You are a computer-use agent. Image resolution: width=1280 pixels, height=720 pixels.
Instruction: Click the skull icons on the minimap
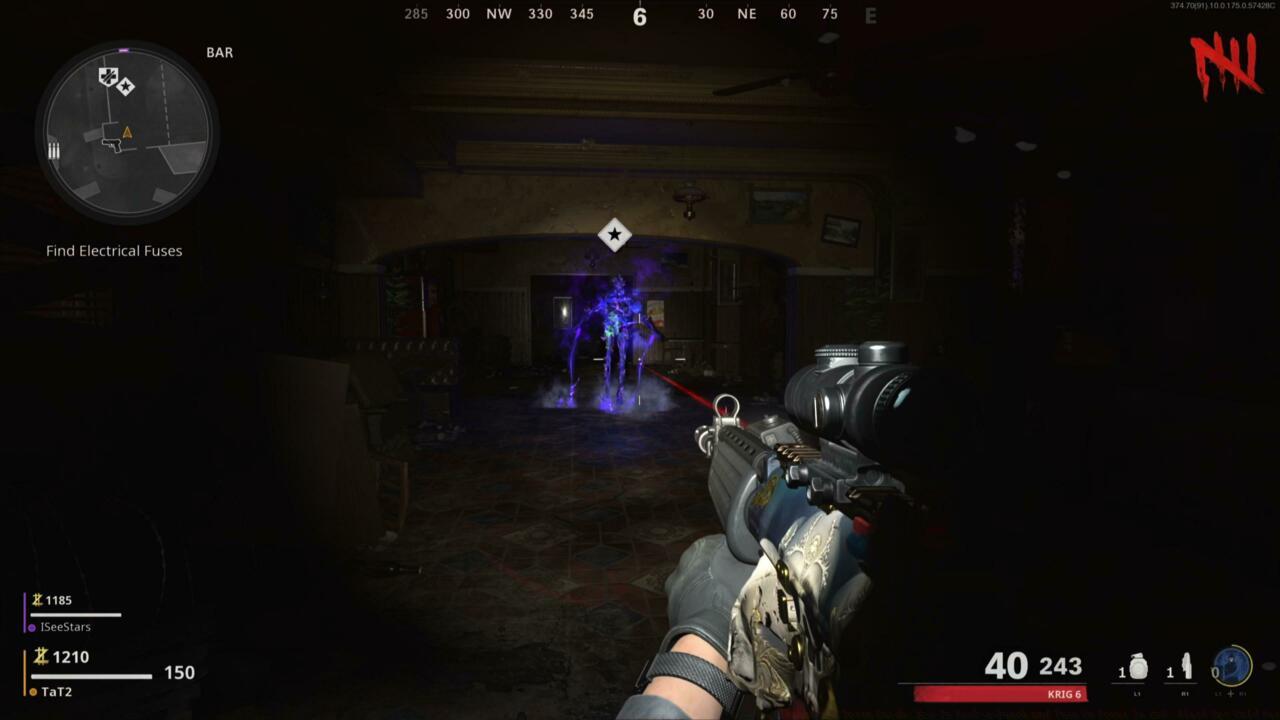(x=112, y=80)
